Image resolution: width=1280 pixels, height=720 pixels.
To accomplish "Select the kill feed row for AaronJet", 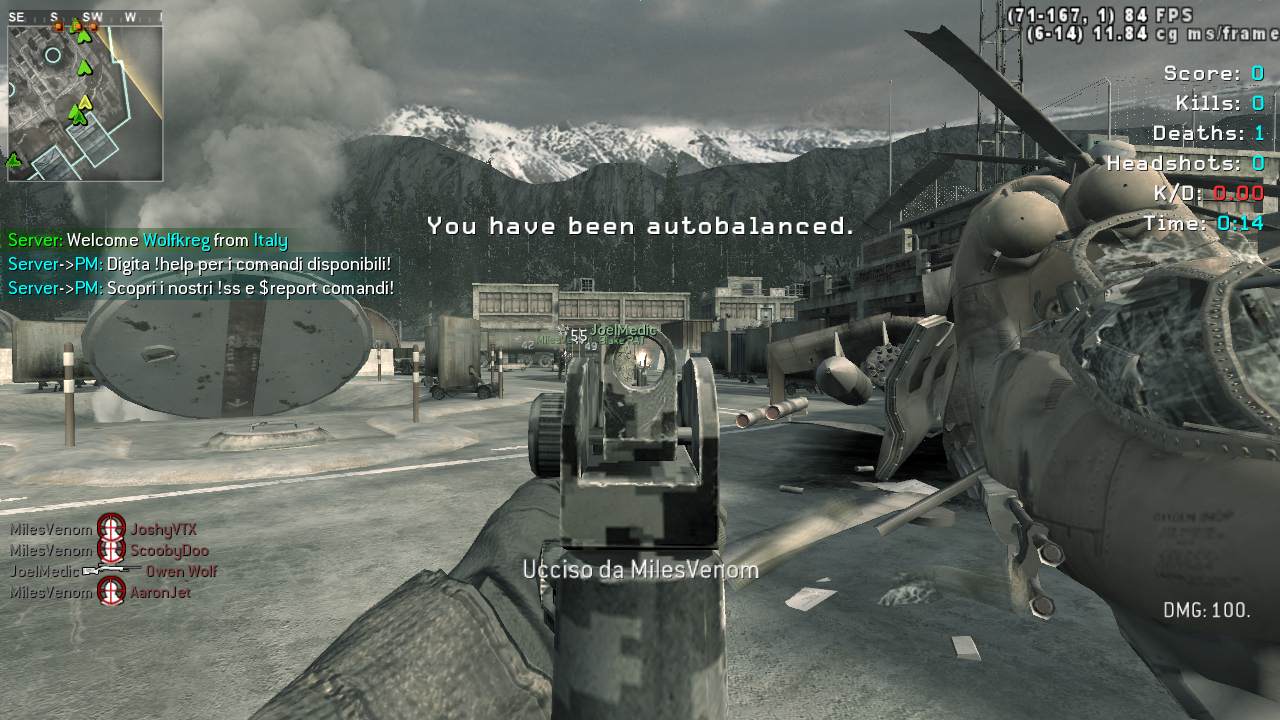I will tap(100, 592).
